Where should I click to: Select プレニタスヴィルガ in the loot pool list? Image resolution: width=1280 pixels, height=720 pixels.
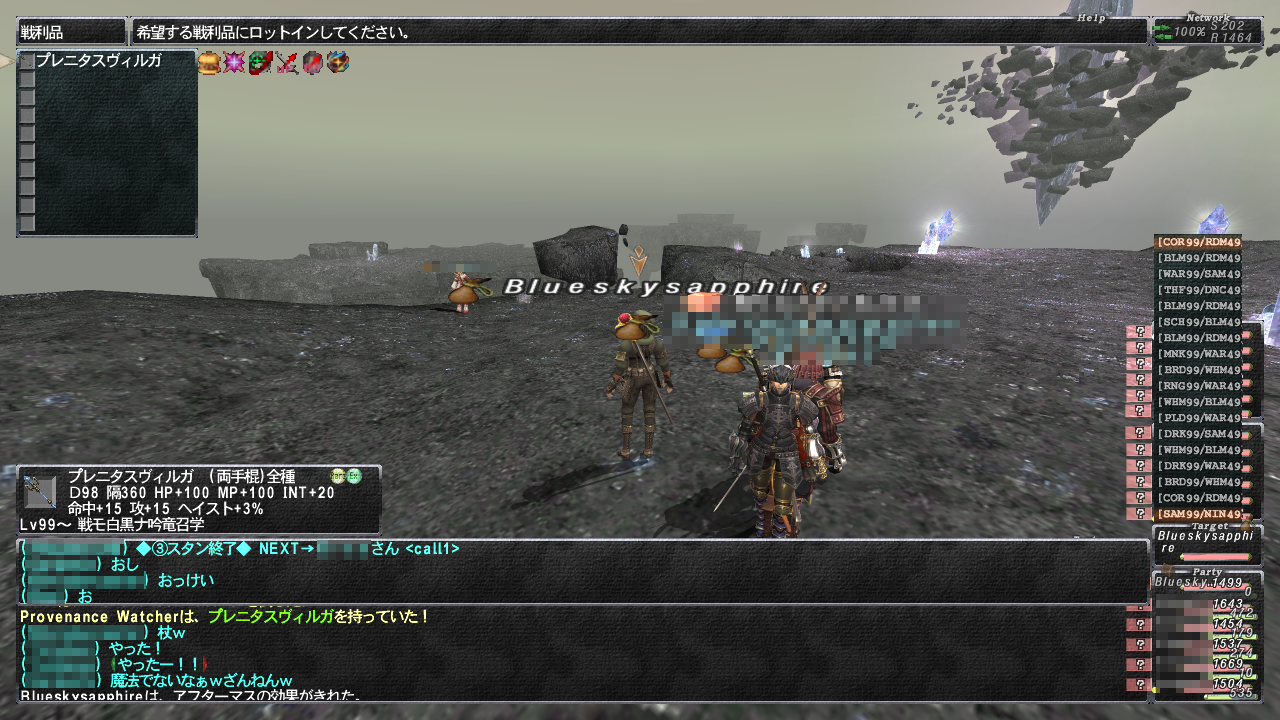[98, 61]
